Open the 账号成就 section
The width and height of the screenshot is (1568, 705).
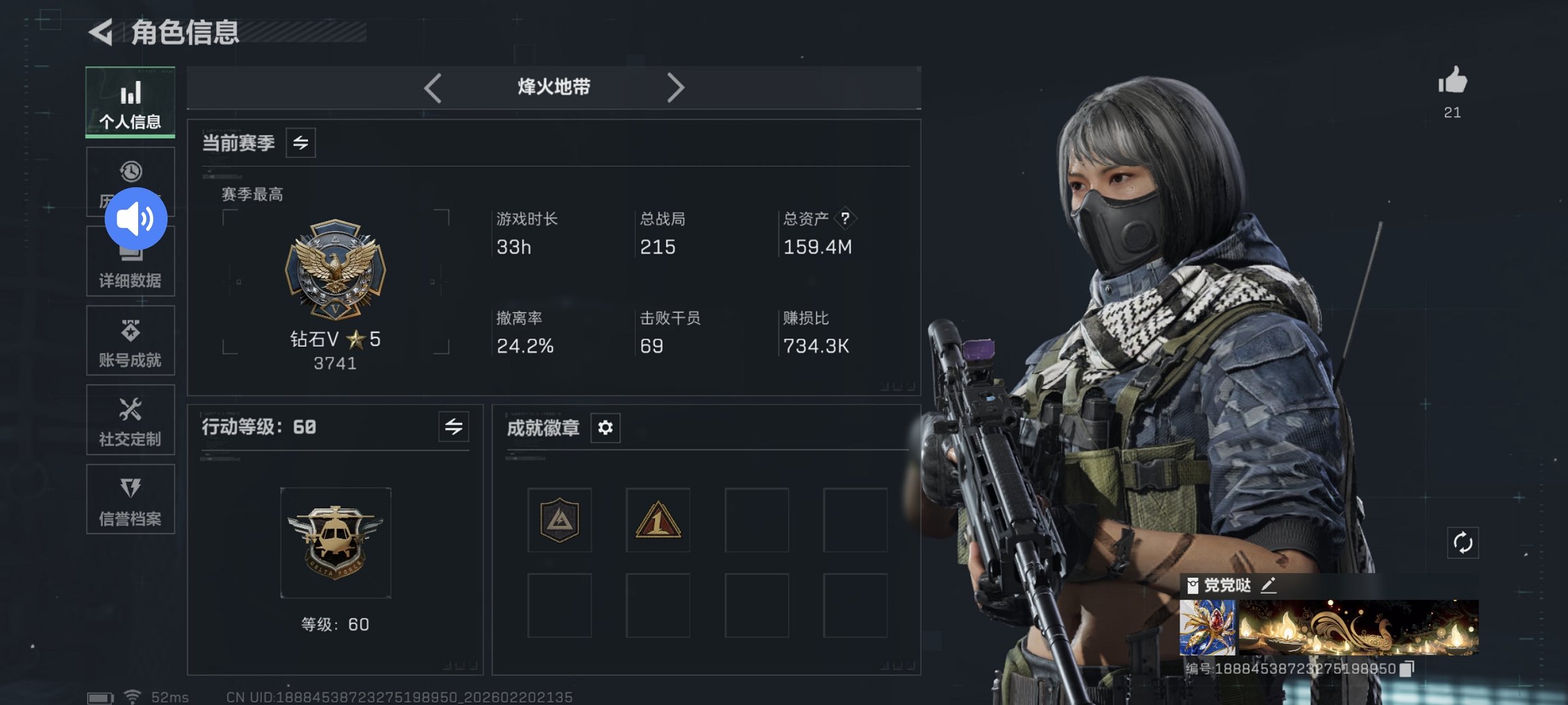tap(131, 340)
